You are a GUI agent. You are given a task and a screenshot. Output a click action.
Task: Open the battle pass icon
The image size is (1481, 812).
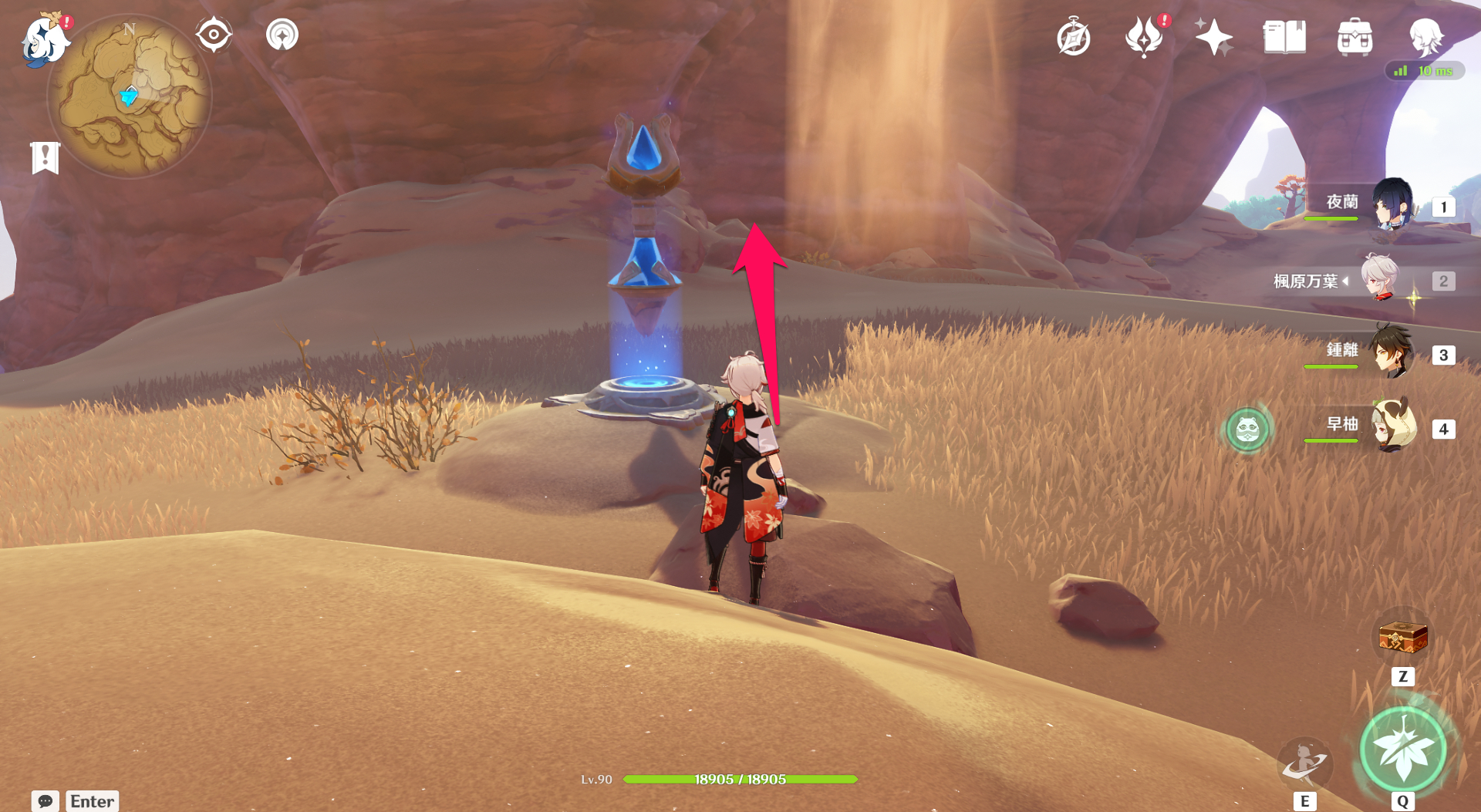(x=1144, y=37)
